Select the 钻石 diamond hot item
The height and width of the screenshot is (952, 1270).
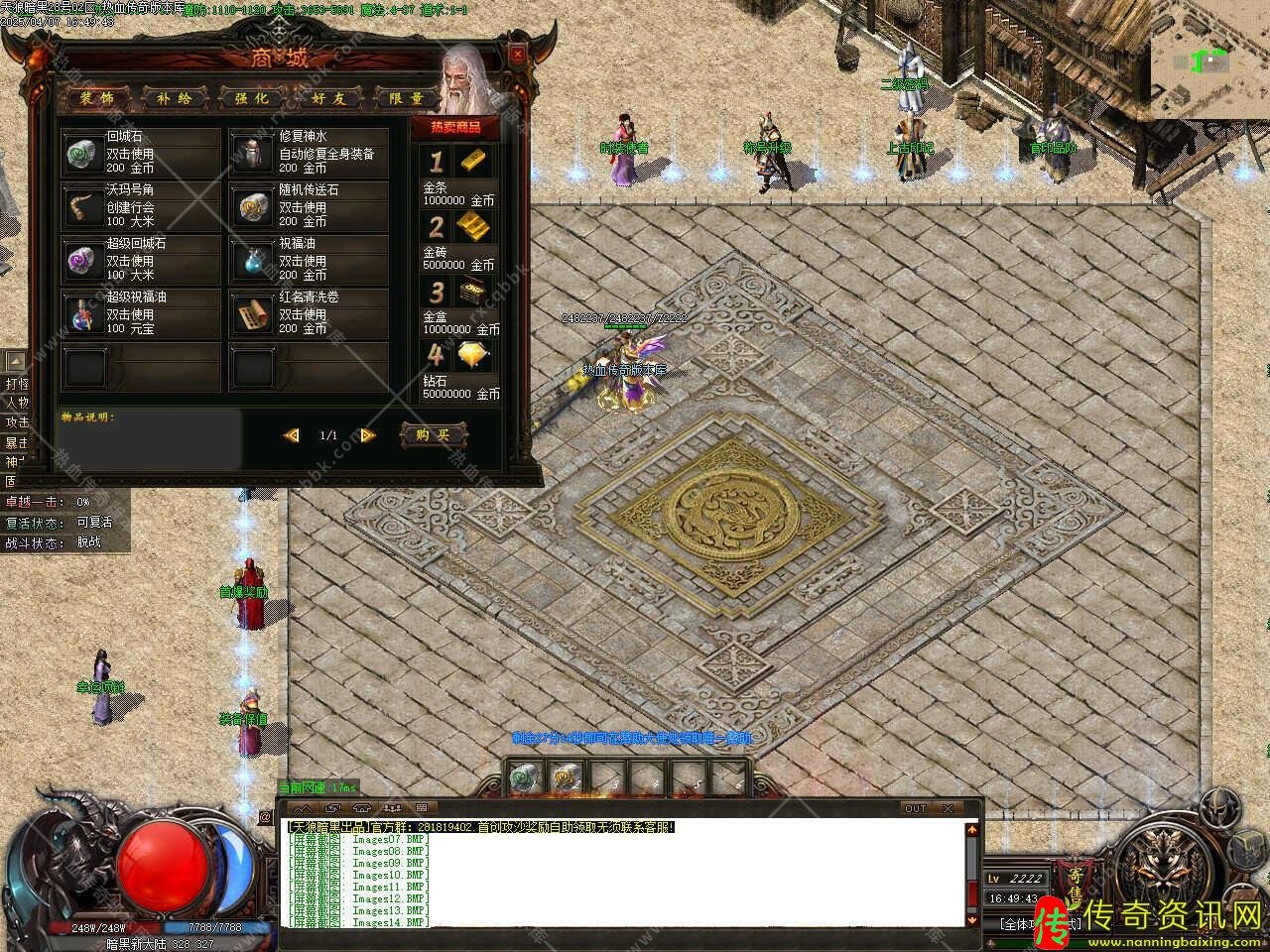coord(473,355)
